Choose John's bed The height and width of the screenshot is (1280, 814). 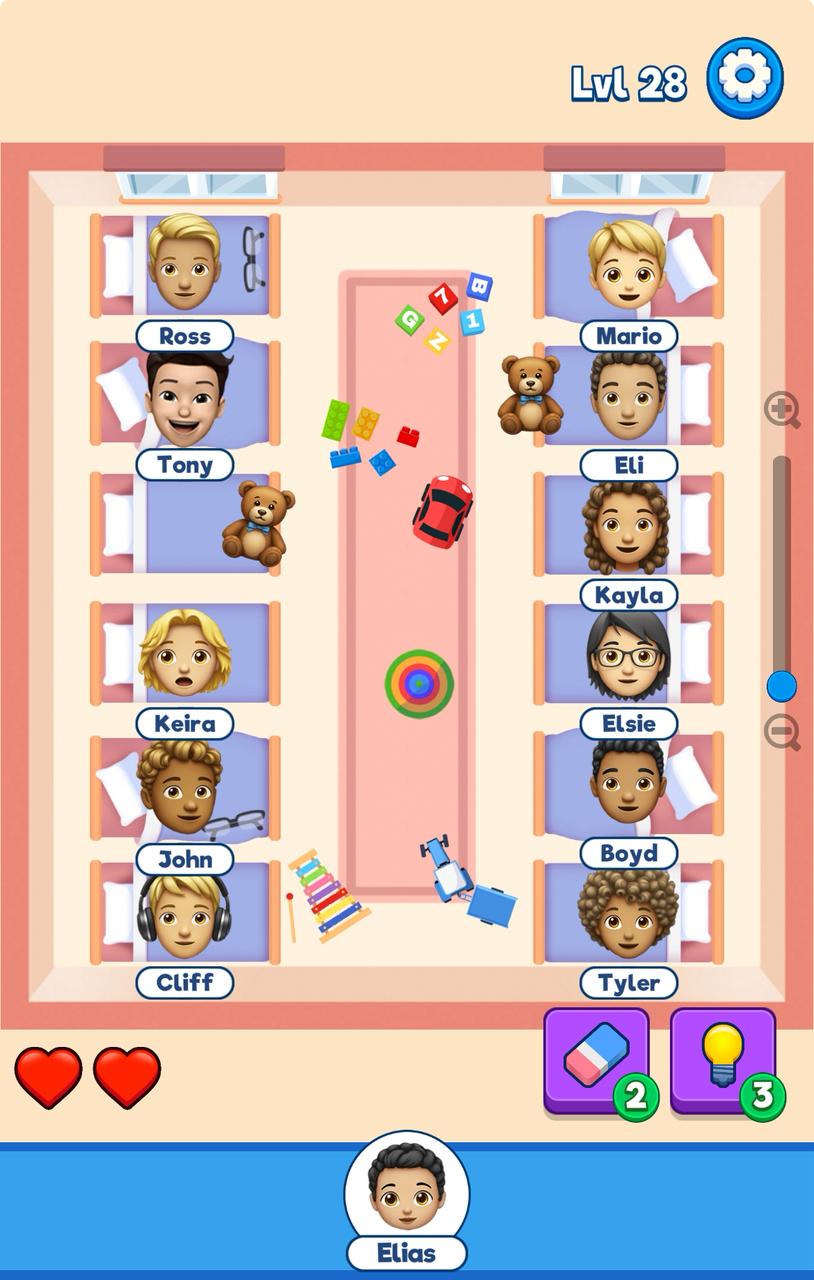[x=185, y=787]
